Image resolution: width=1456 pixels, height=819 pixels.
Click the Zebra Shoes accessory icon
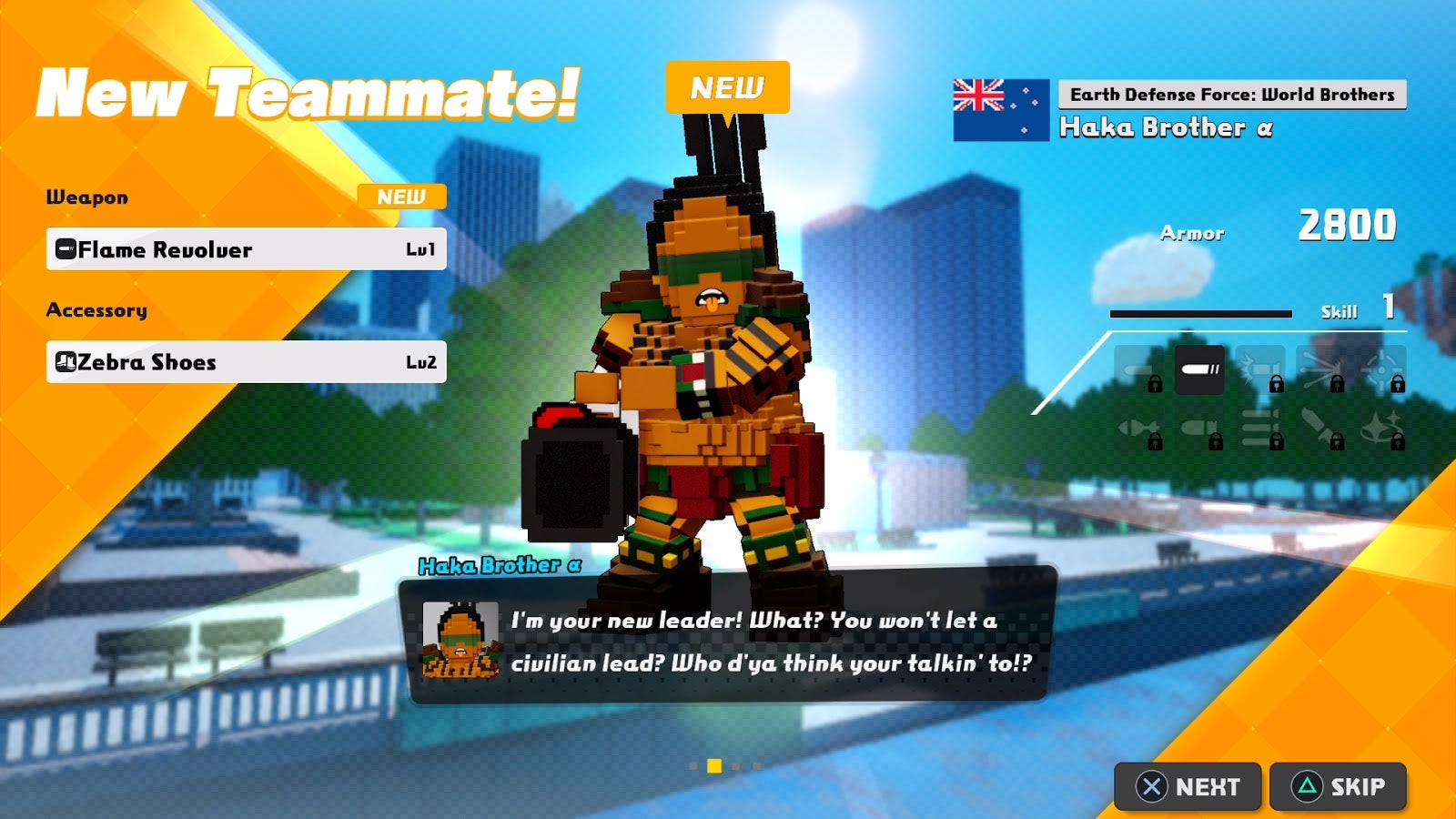pyautogui.click(x=66, y=361)
